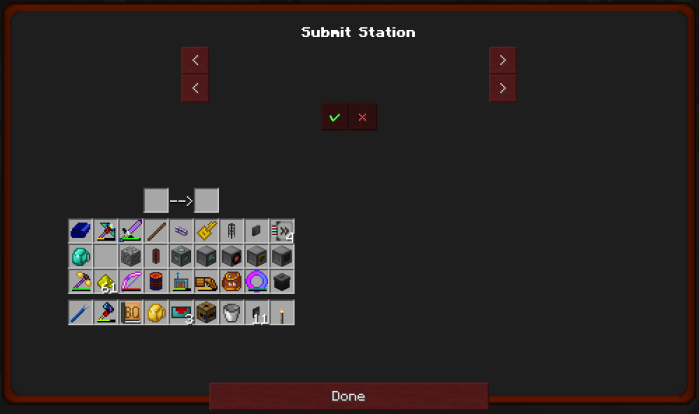
Task: Choose the purple ring item
Action: point(256,281)
